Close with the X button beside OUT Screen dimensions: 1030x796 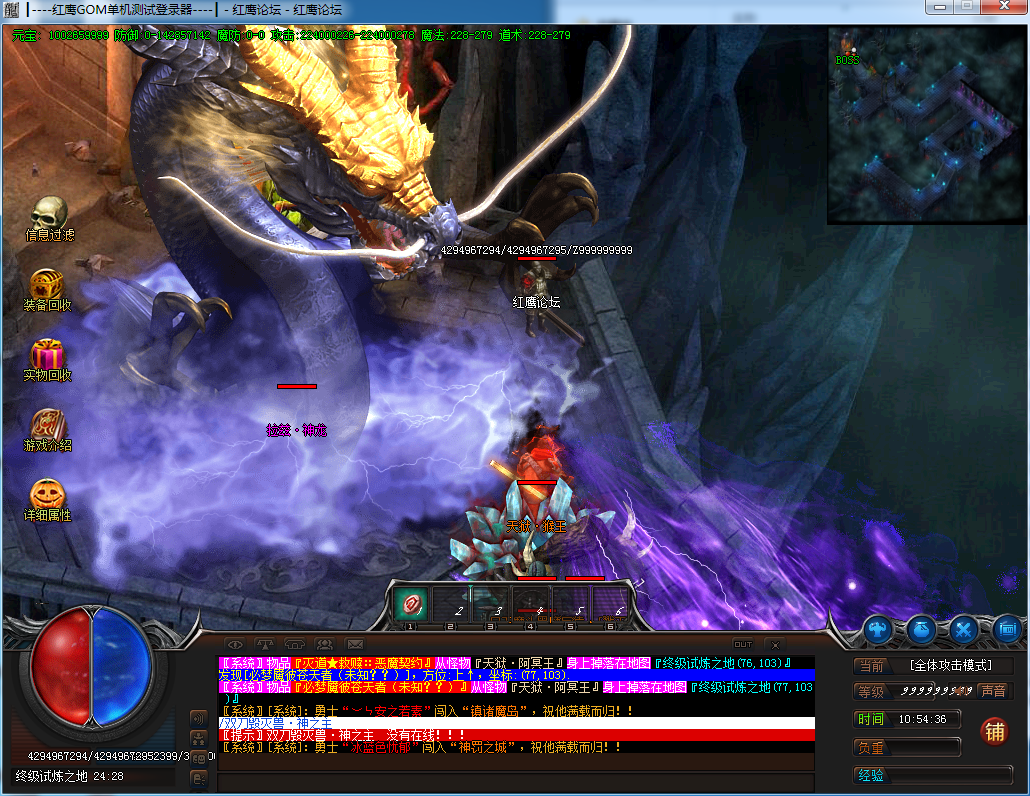775,645
